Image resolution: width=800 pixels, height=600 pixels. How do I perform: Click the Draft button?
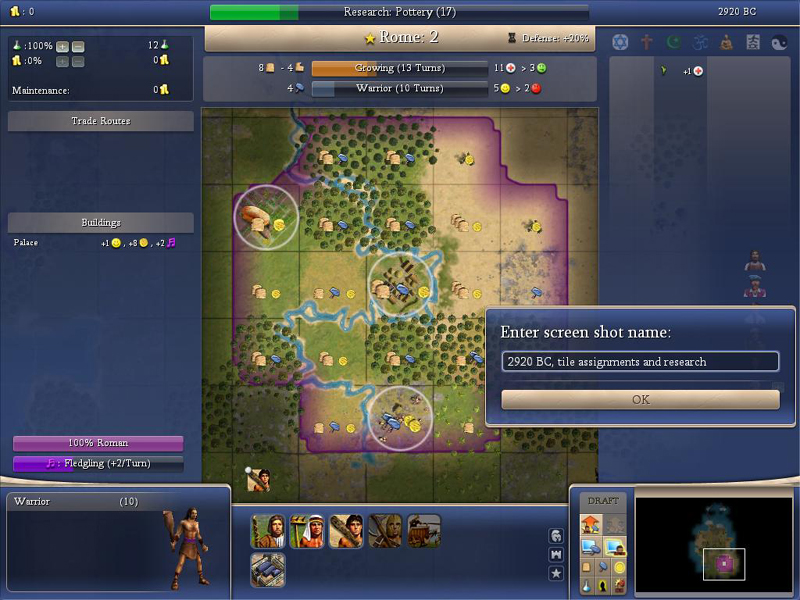coord(603,500)
